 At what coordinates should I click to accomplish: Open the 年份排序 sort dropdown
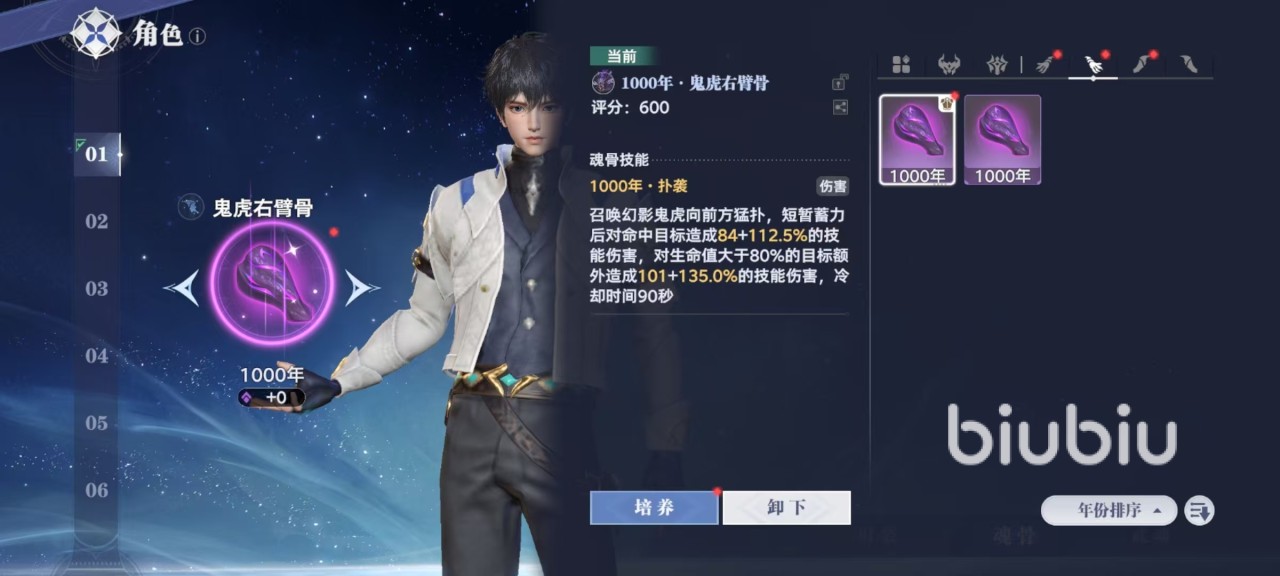pos(1108,510)
